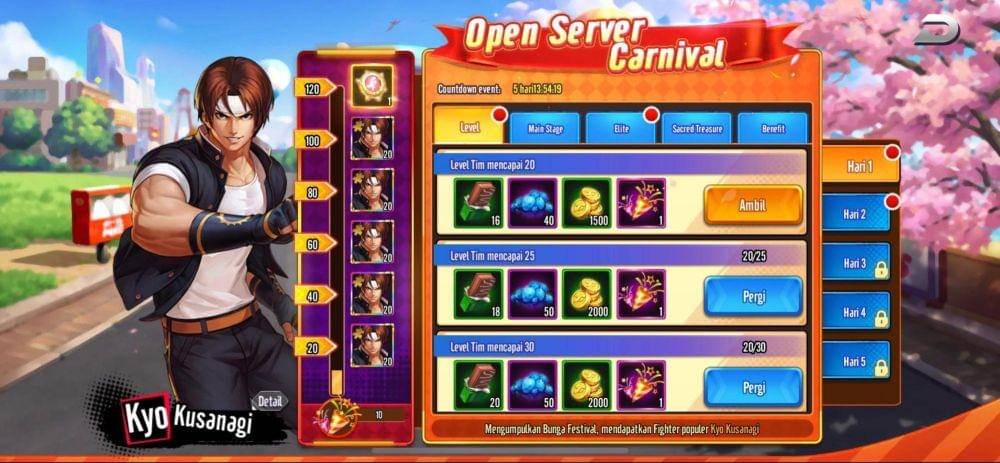Click Pergi for the level 30 task
Image resolution: width=1000 pixels, height=463 pixels.
point(752,386)
